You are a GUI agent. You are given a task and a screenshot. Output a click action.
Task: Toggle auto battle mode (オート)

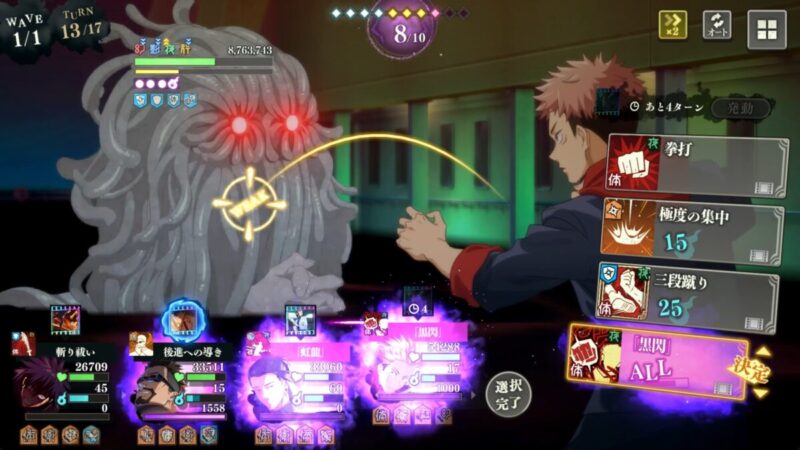(717, 26)
